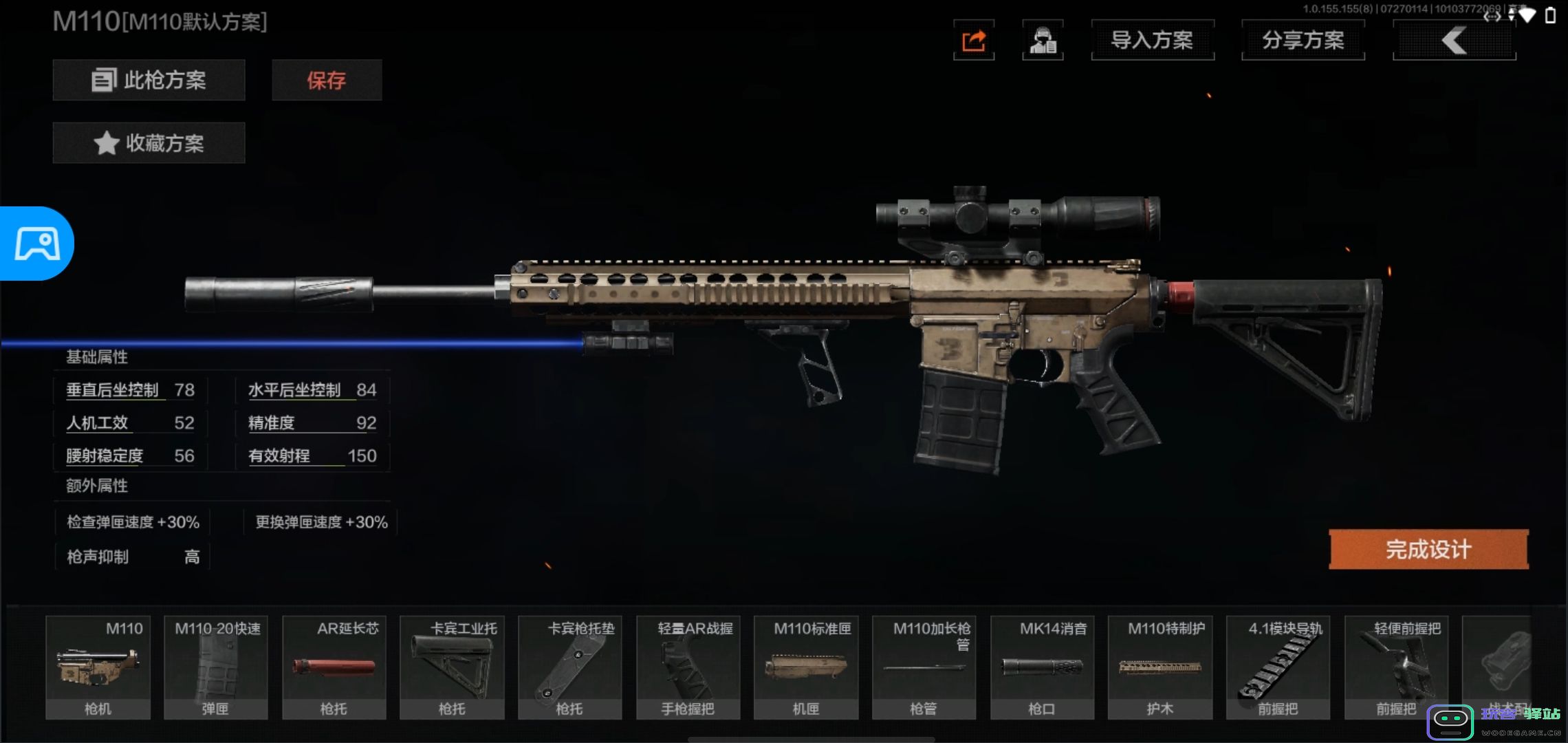Select M110标准匣 upper receiver slot
Screen dimensions: 1568x743
pos(806,667)
